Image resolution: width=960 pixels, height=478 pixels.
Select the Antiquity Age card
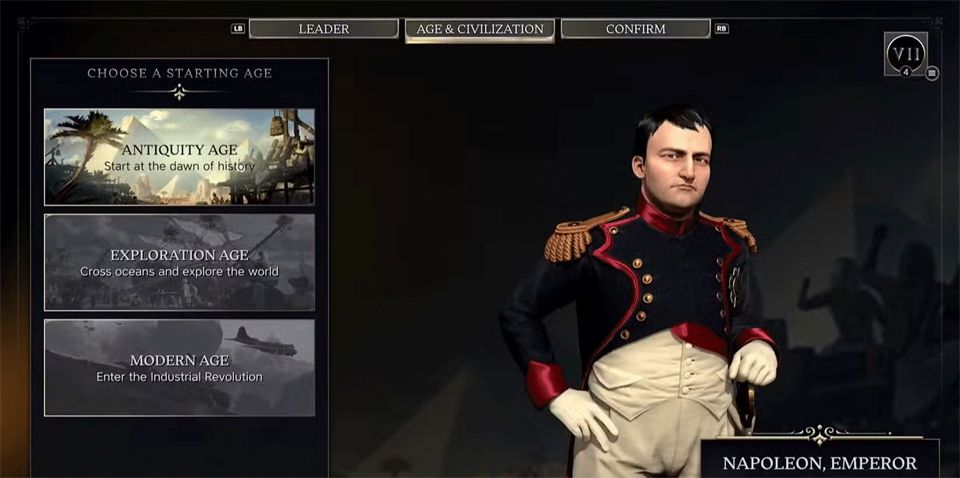[179, 157]
